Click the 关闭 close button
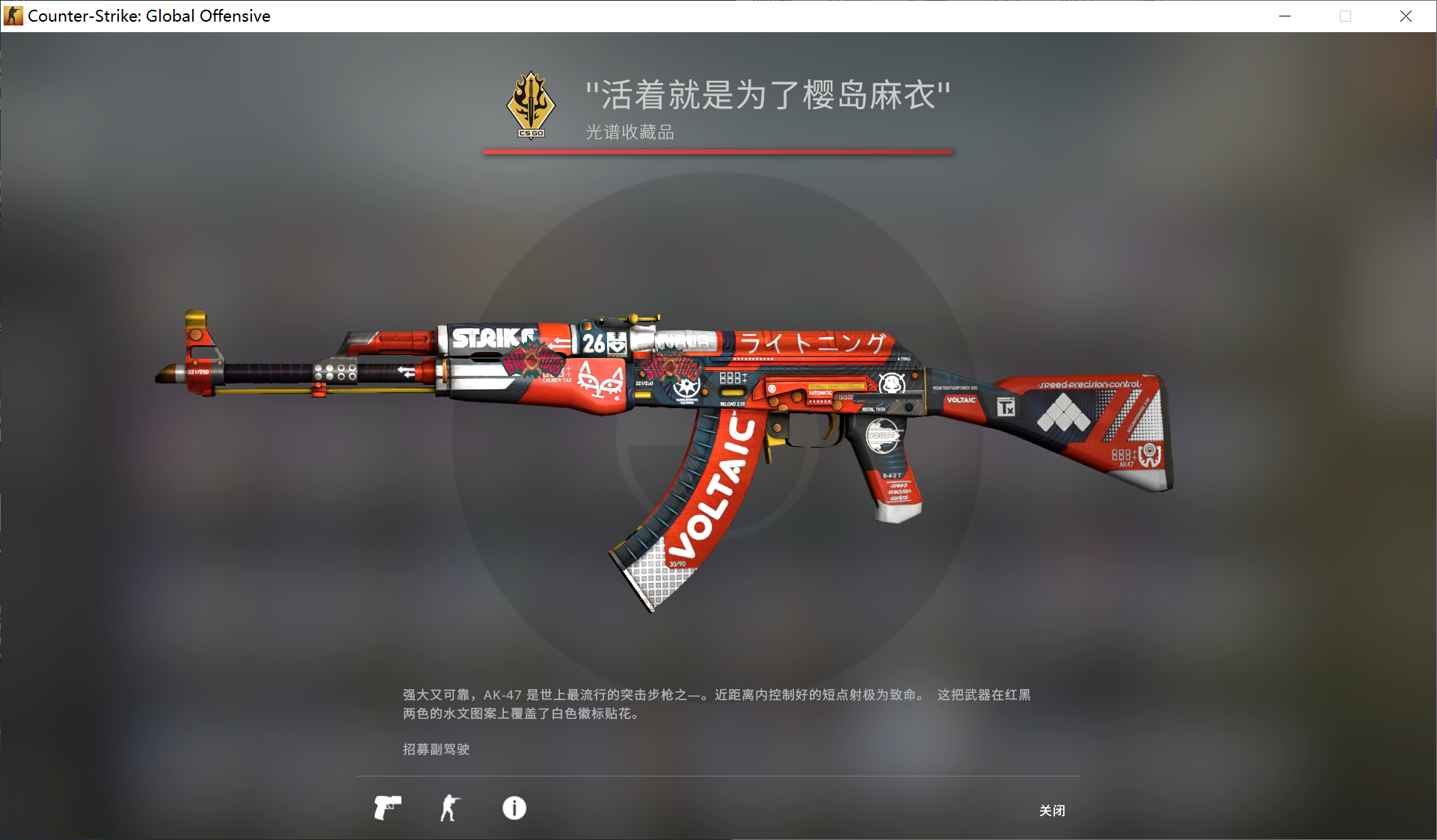This screenshot has height=840, width=1437. (x=1051, y=811)
